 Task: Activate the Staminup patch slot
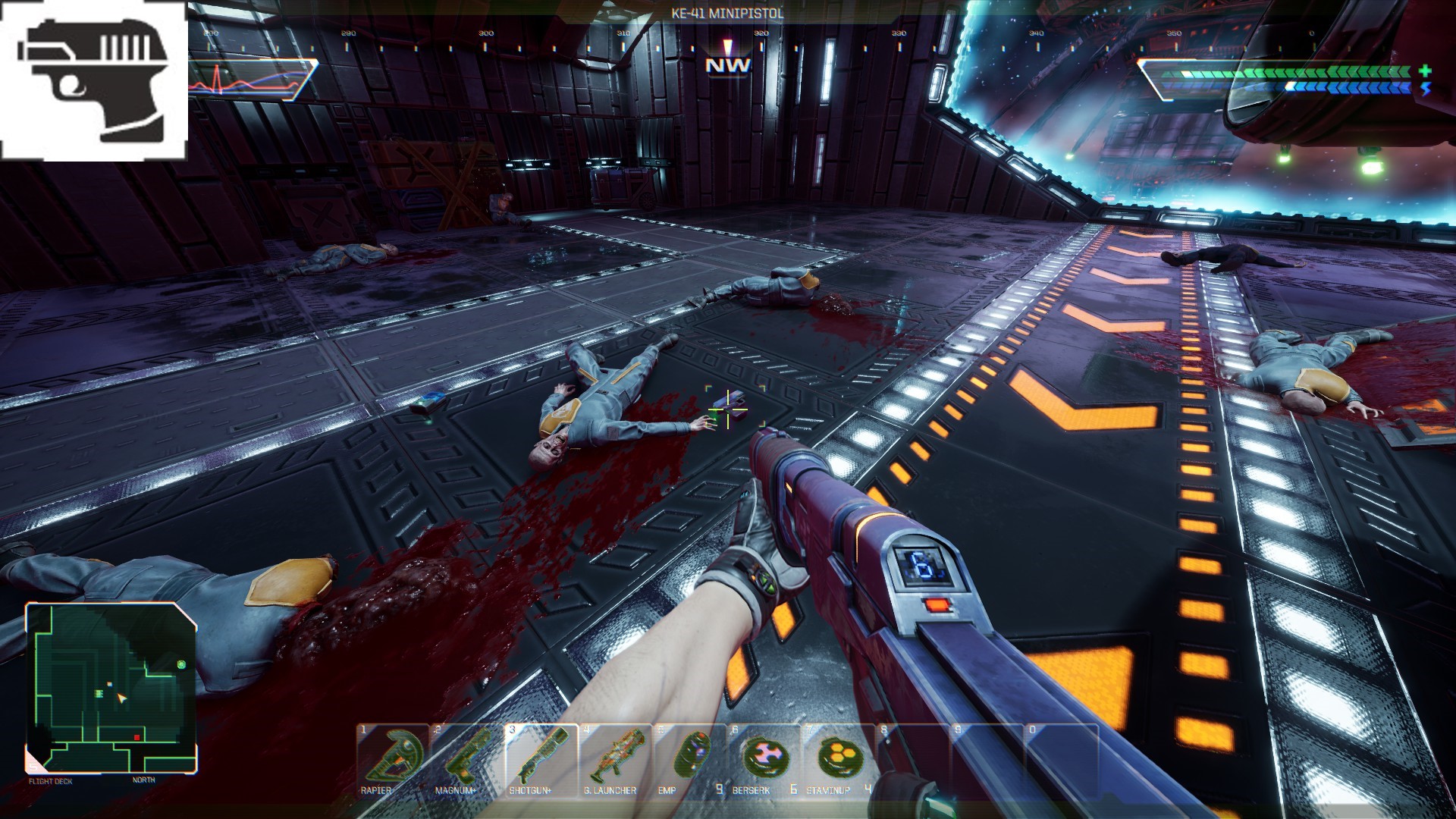pyautogui.click(x=837, y=759)
